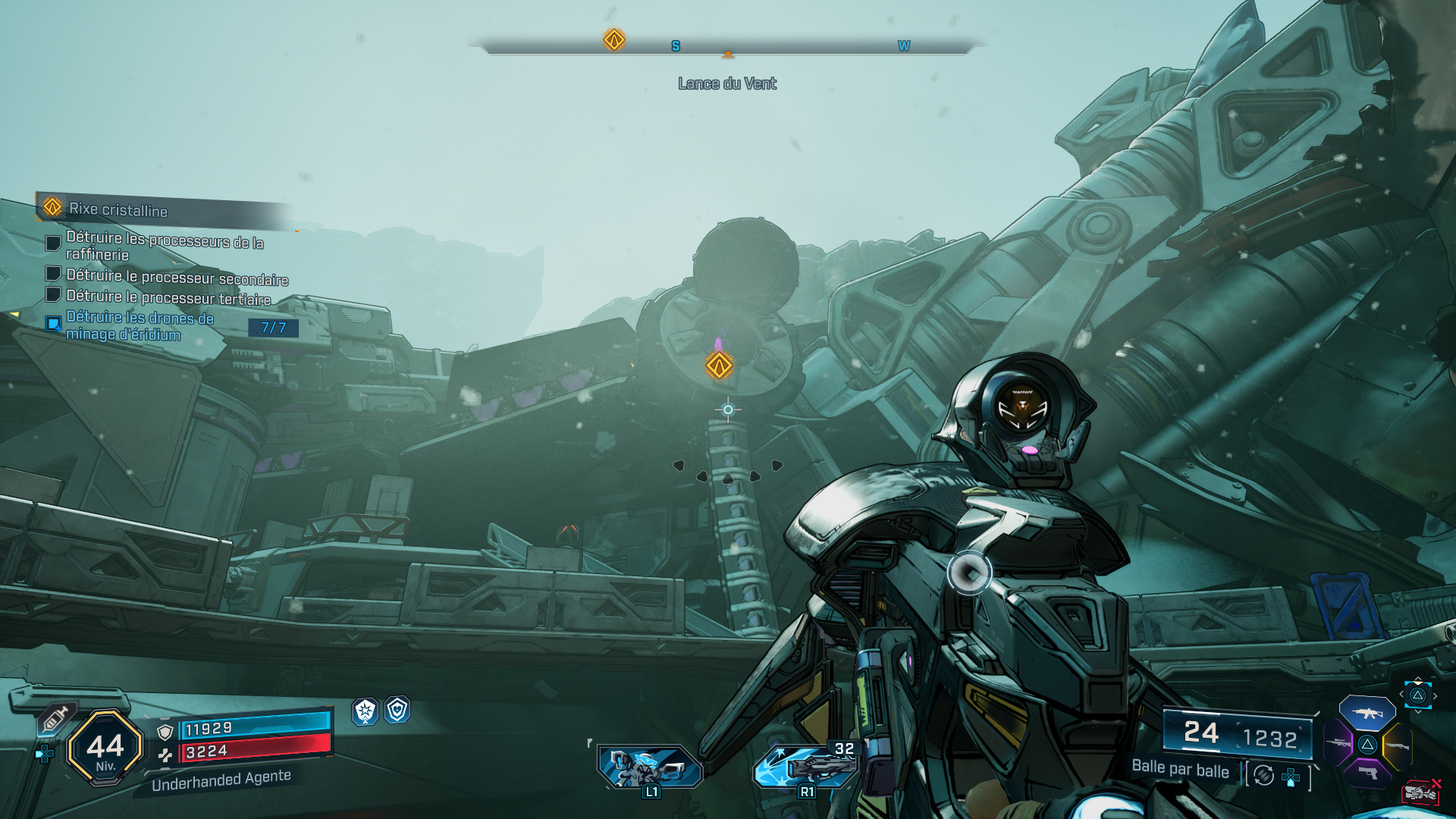This screenshot has height=819, width=1456.
Task: Click the refinery processors objective
Action: [x=165, y=246]
